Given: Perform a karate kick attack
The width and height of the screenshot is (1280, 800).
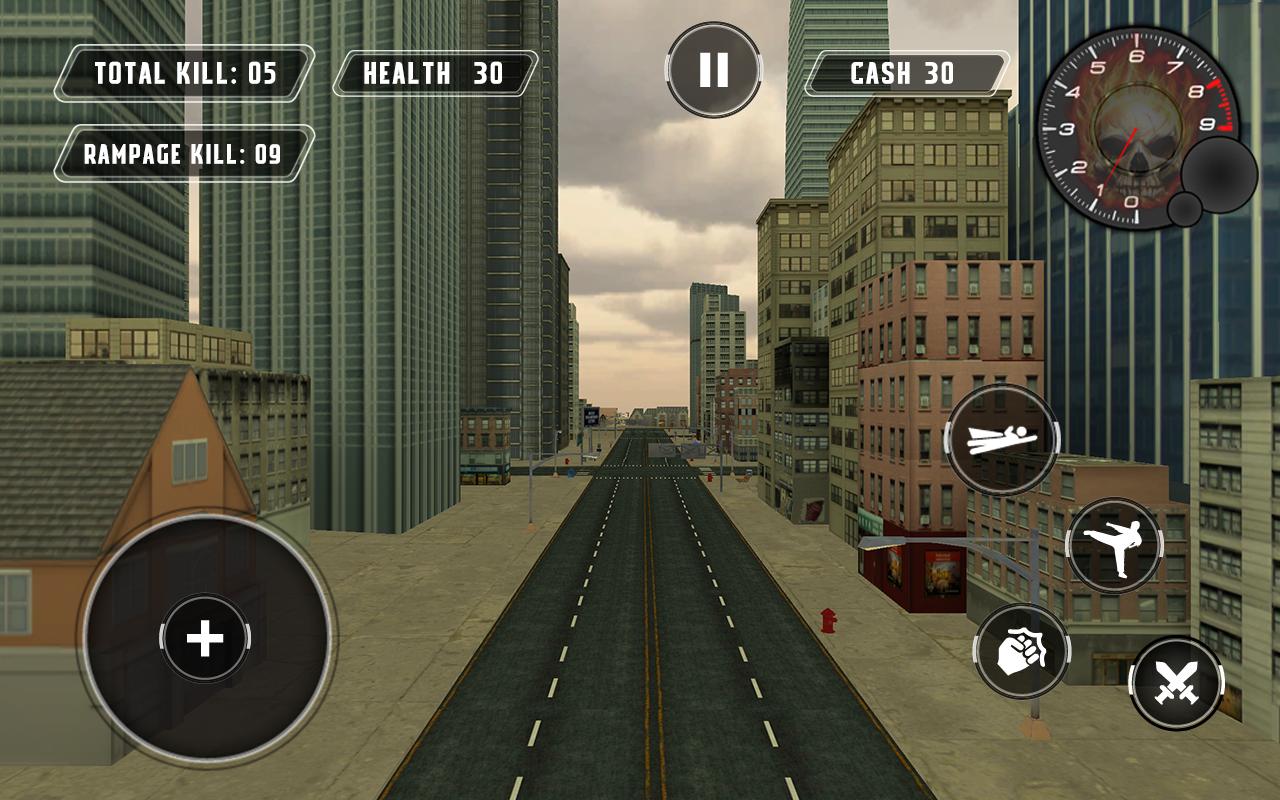Looking at the screenshot, I should coord(1114,546).
